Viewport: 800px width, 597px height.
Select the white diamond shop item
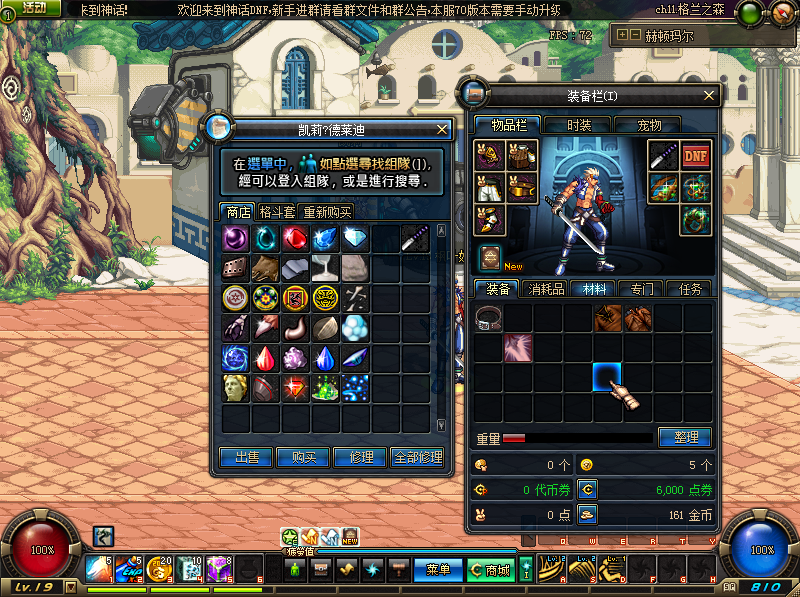click(355, 238)
